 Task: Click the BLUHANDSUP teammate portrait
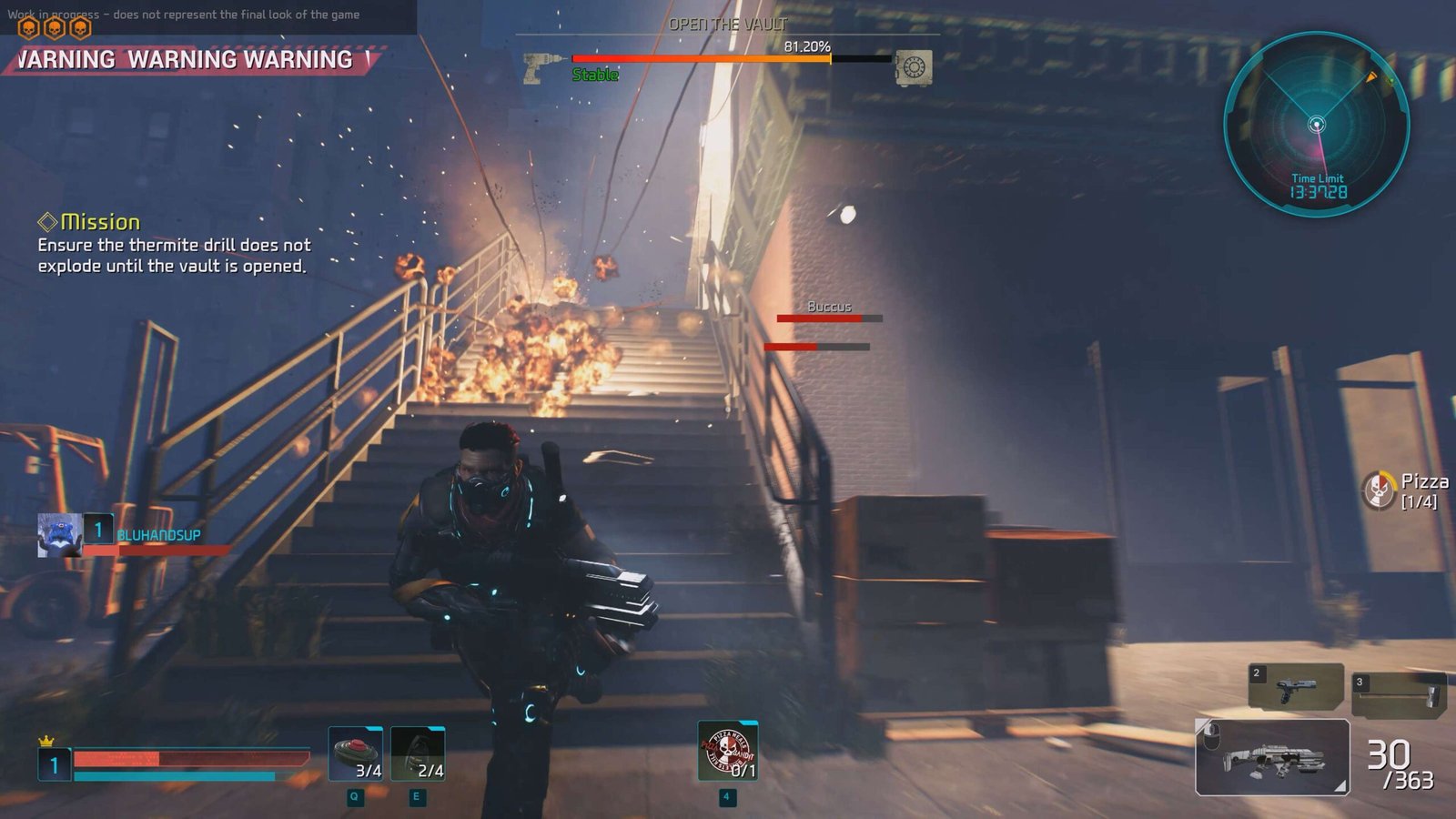59,534
